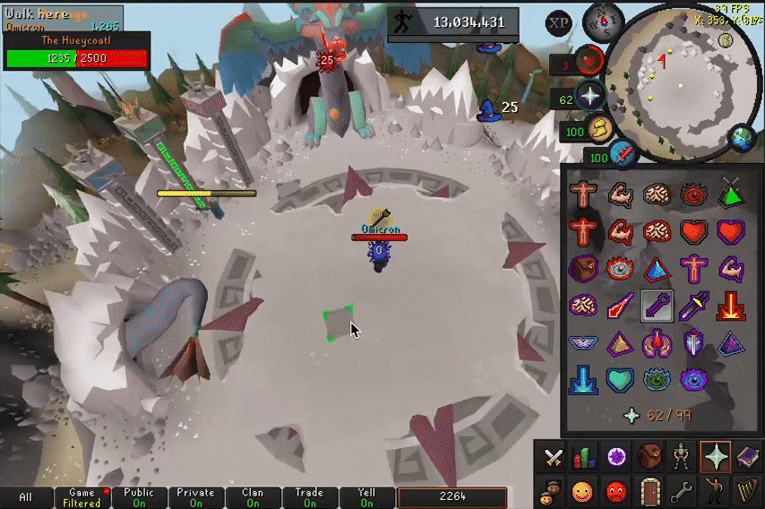
Task: Toggle the XP drops button
Action: (559, 23)
